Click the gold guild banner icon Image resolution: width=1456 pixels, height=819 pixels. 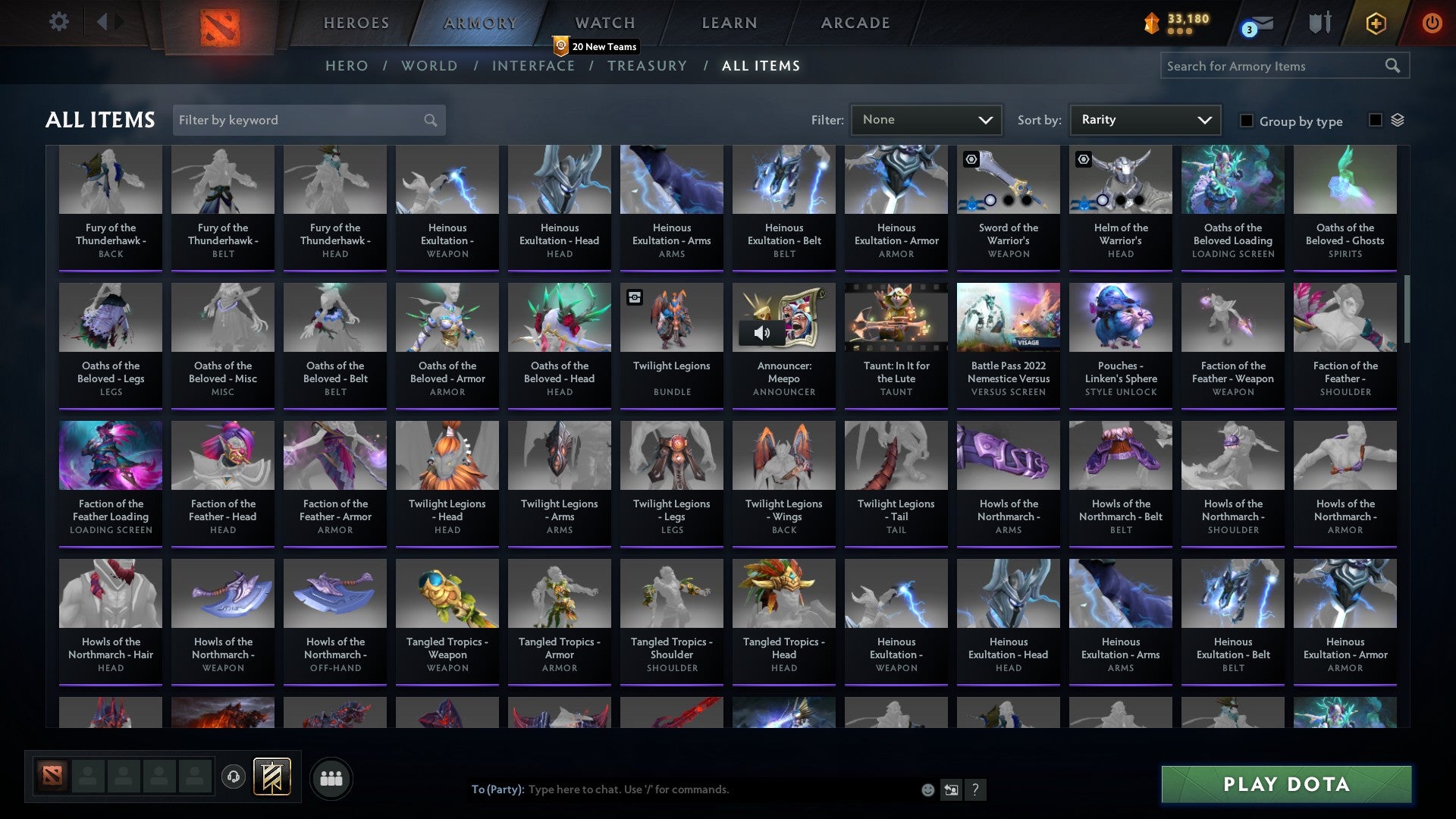pyautogui.click(x=271, y=777)
